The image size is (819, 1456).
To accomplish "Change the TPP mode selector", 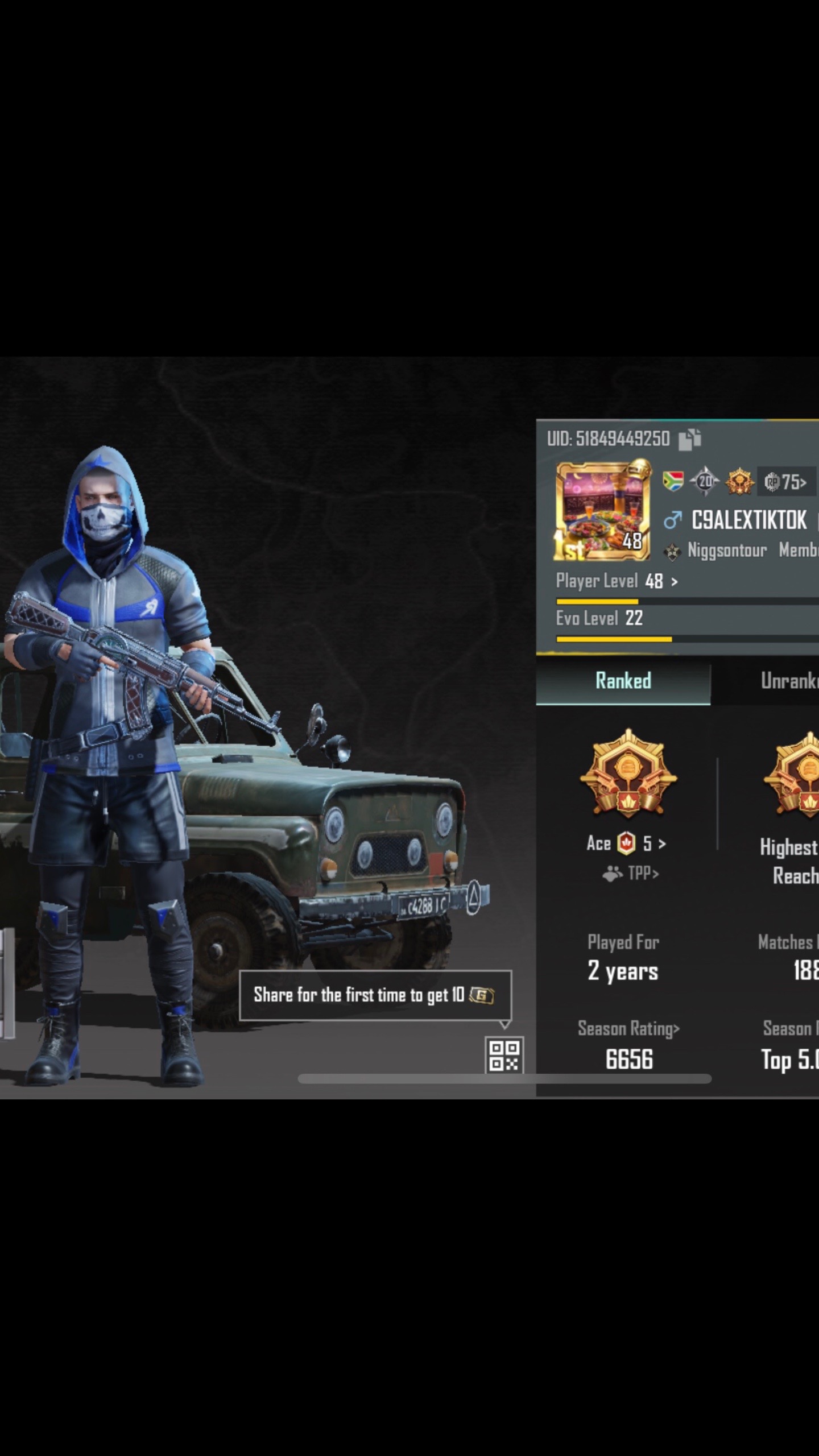I will point(631,873).
